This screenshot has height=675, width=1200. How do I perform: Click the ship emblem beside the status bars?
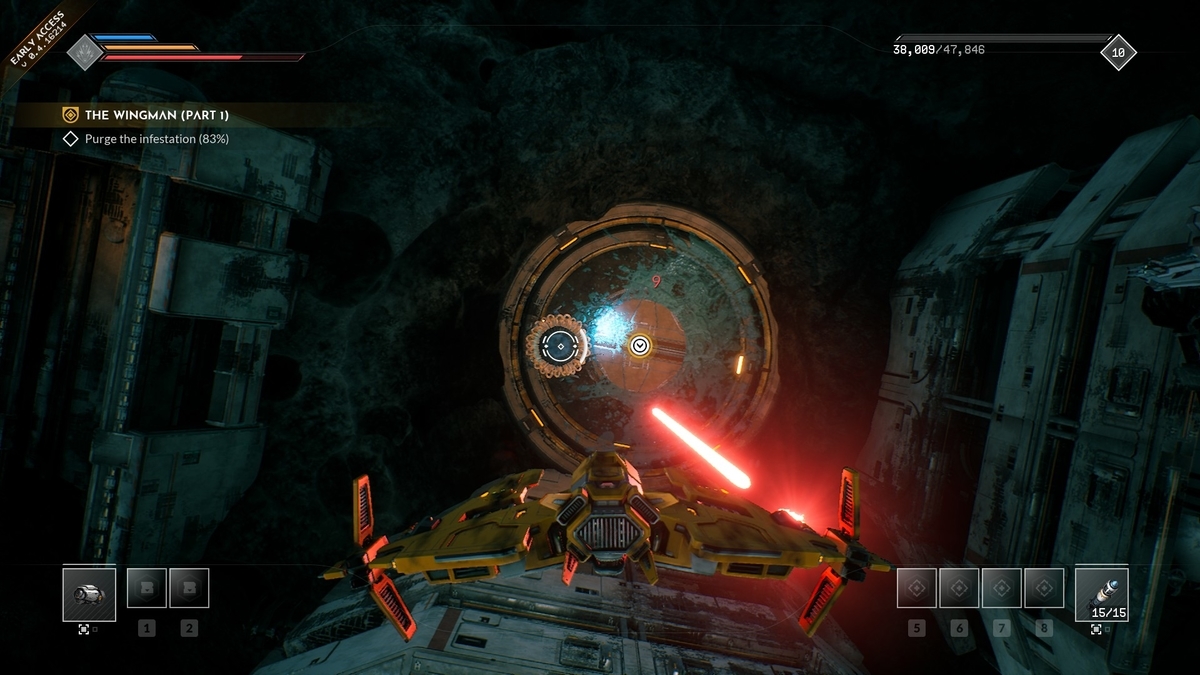[86, 52]
